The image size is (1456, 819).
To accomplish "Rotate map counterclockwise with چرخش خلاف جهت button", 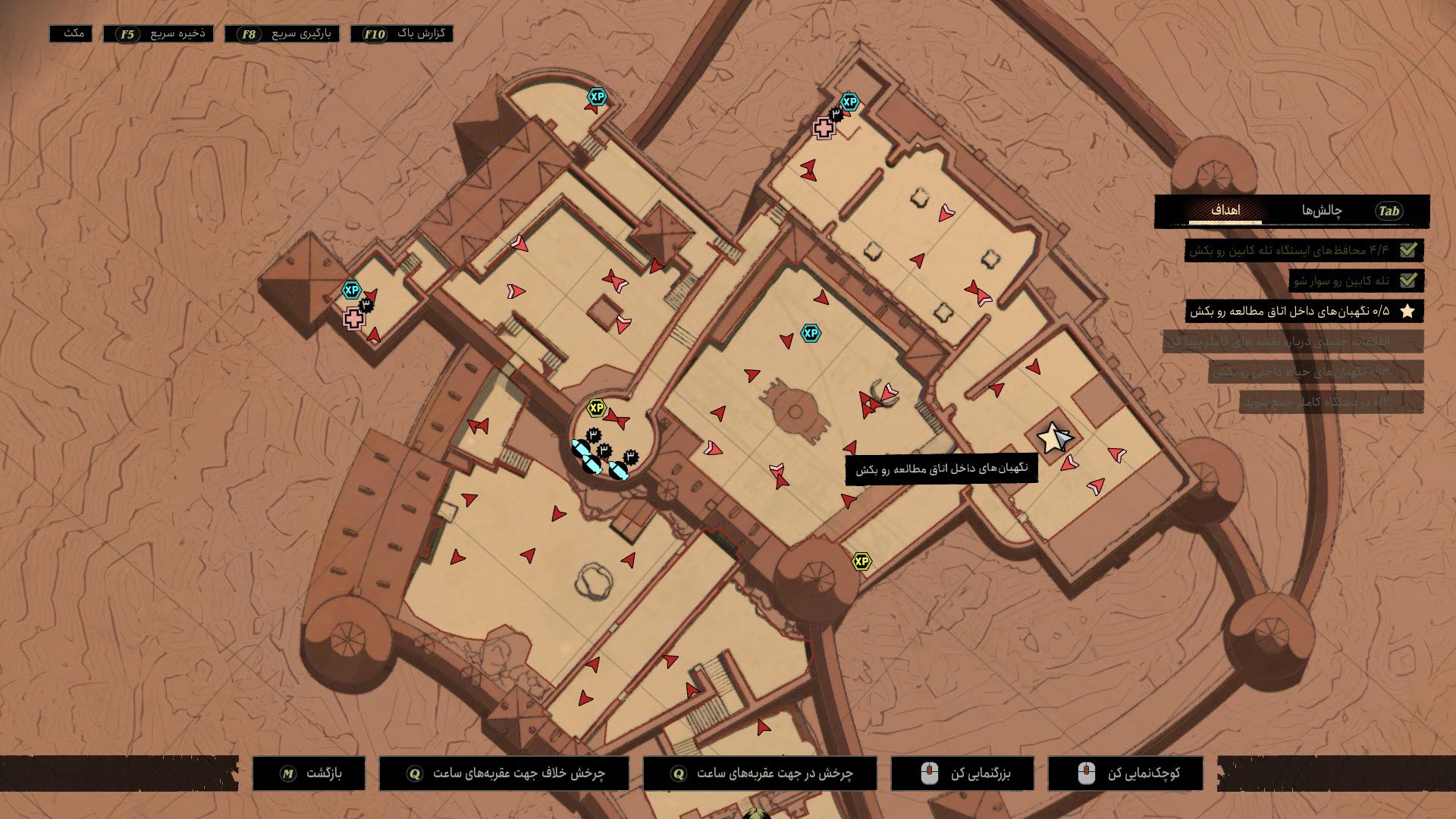I will click(x=504, y=773).
